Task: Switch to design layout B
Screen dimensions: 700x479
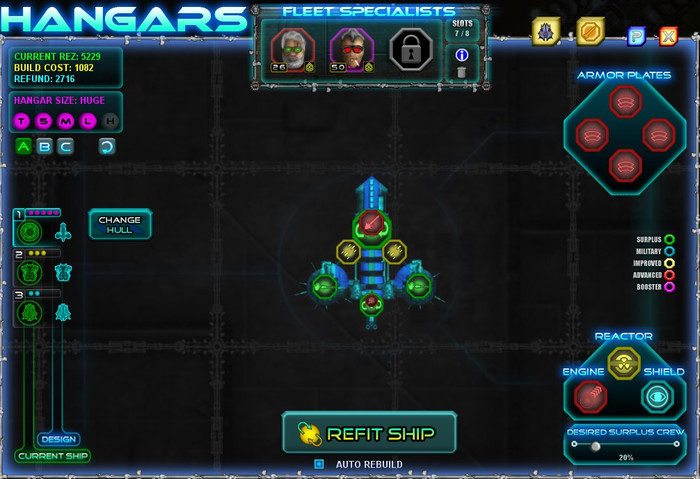Action: (44, 147)
